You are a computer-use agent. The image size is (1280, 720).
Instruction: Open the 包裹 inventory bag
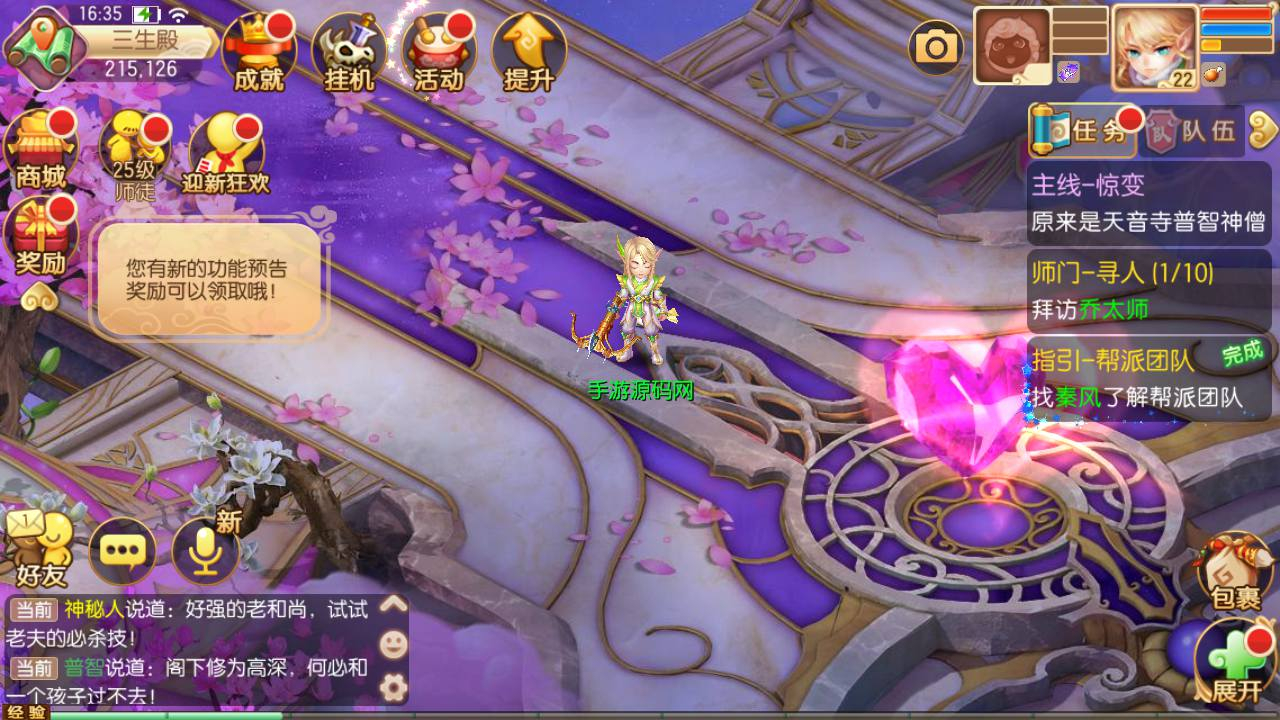coord(1234,570)
